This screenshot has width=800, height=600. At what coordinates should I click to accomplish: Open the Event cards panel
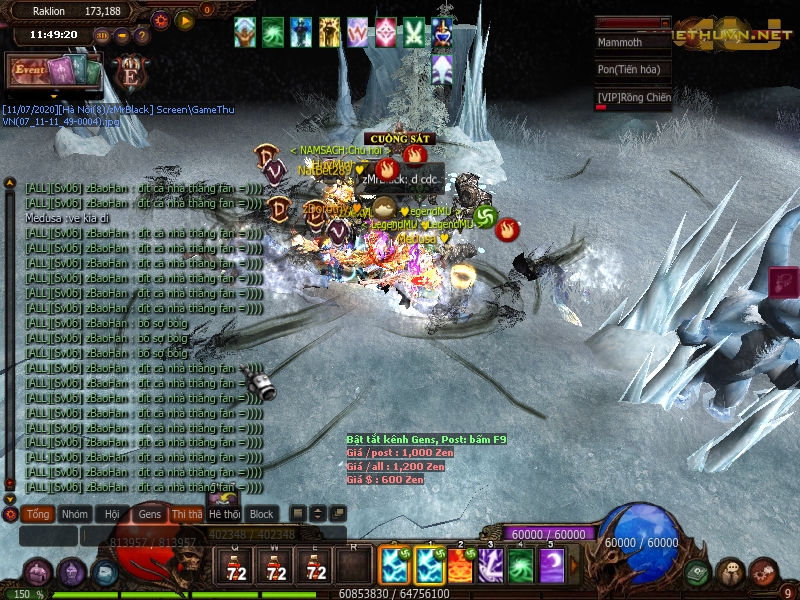[55, 70]
